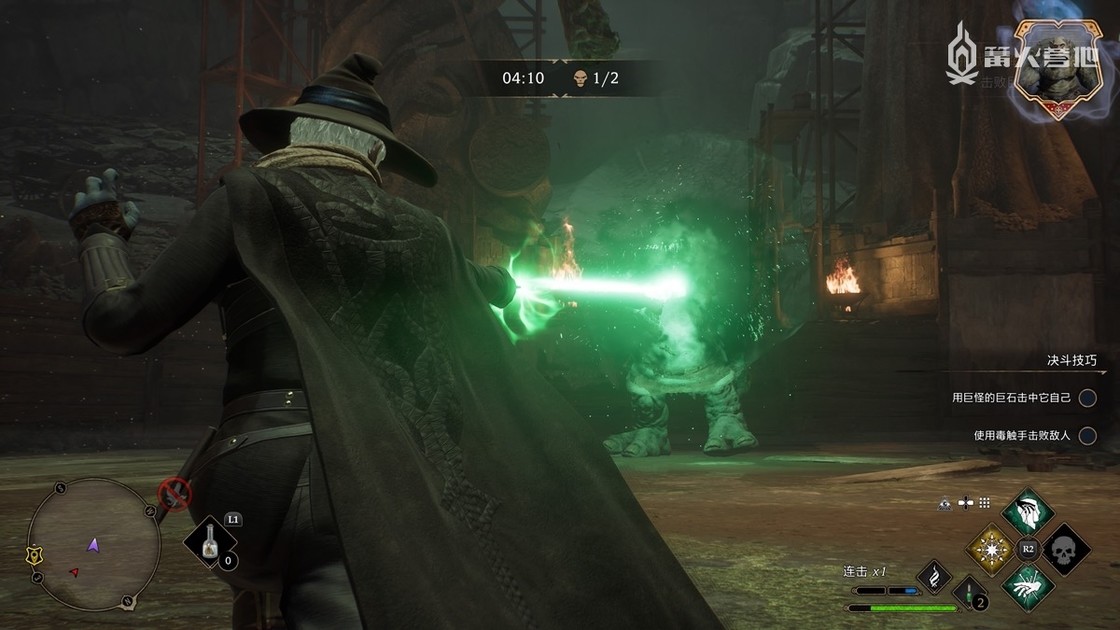Click the triangle eye Revelio icon
Viewport: 1120px width, 630px height.
(x=945, y=503)
